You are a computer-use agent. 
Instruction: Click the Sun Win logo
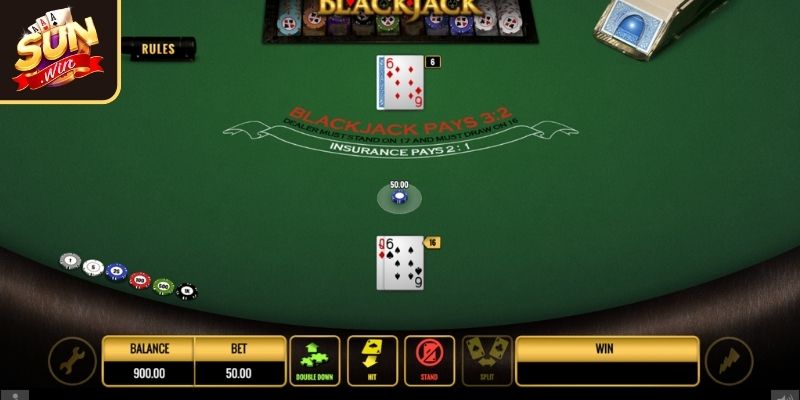pos(58,49)
